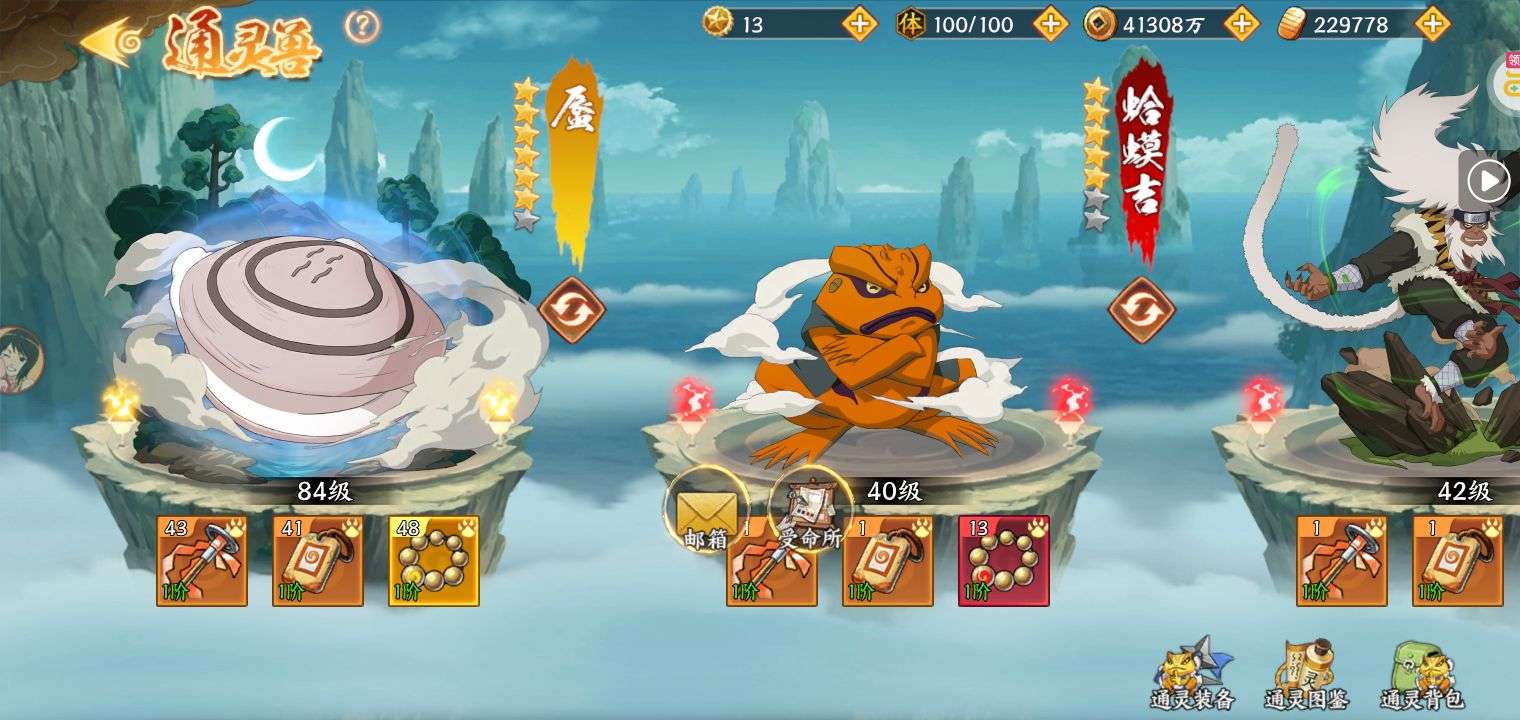
Task: Select the clam's level 43 staff equipment
Action: [202, 561]
